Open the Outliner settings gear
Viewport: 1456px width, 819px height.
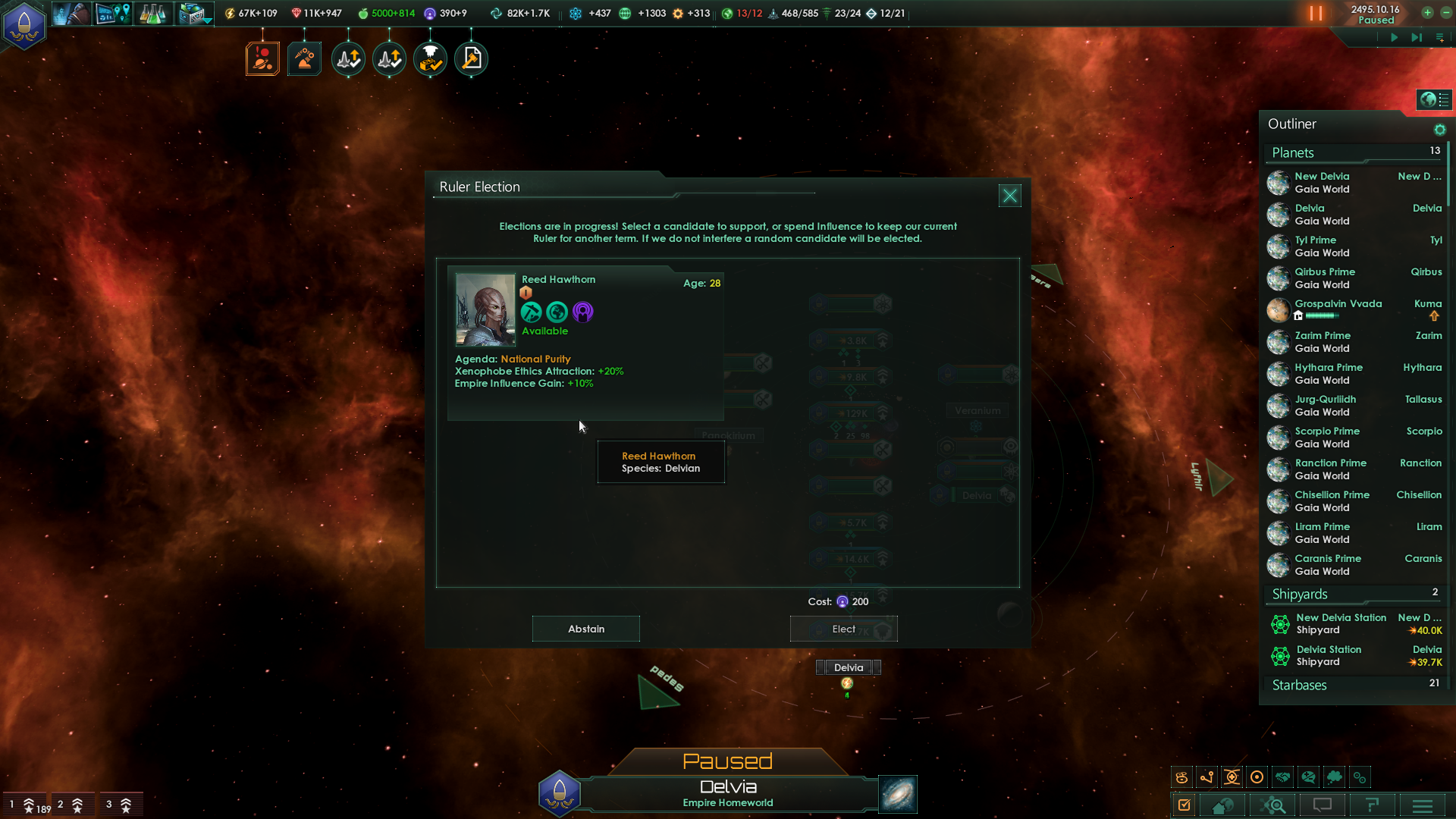1440,130
